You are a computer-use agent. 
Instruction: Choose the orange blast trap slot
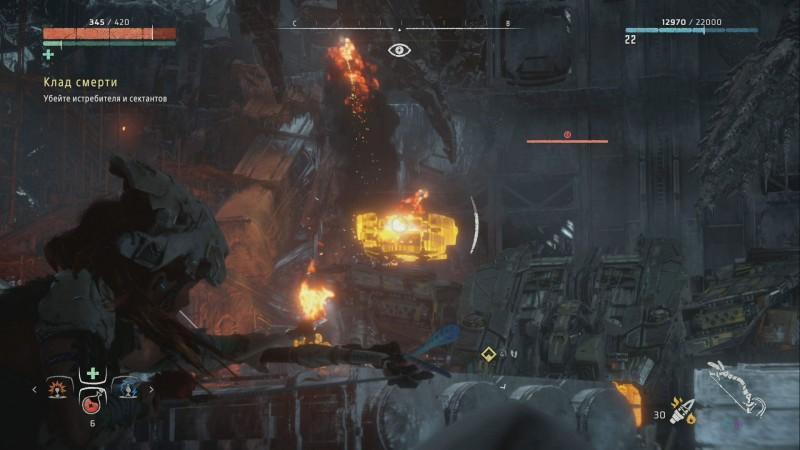[60, 388]
